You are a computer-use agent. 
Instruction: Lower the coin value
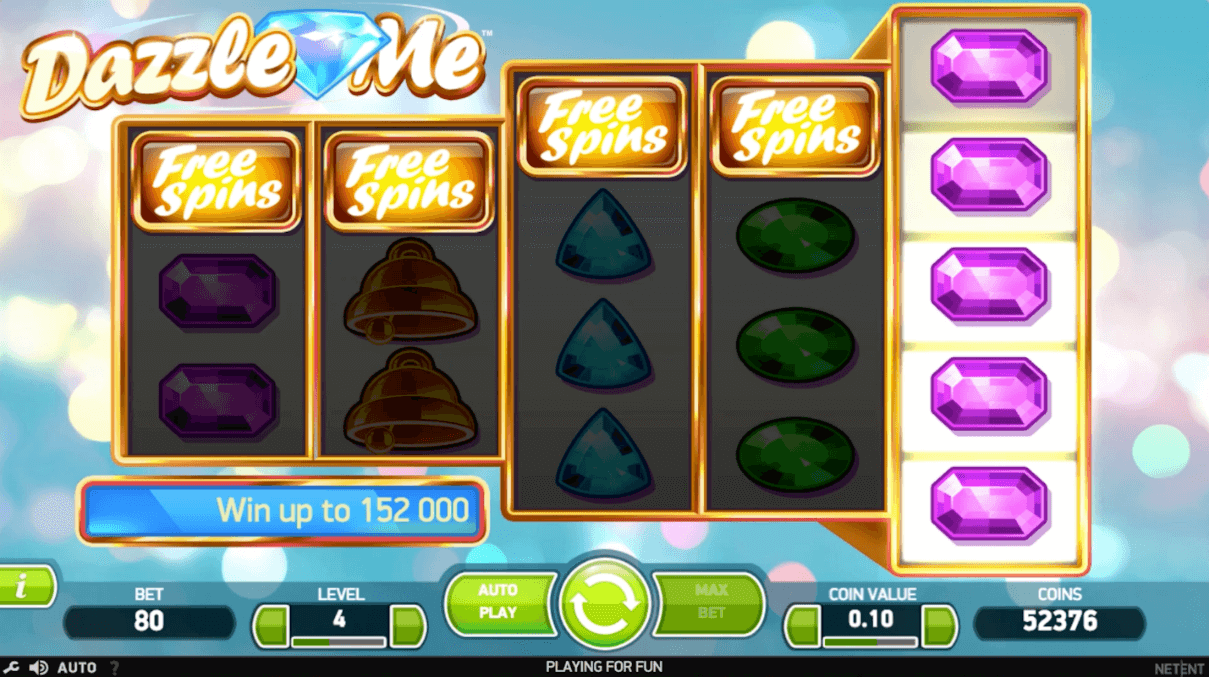tap(802, 626)
